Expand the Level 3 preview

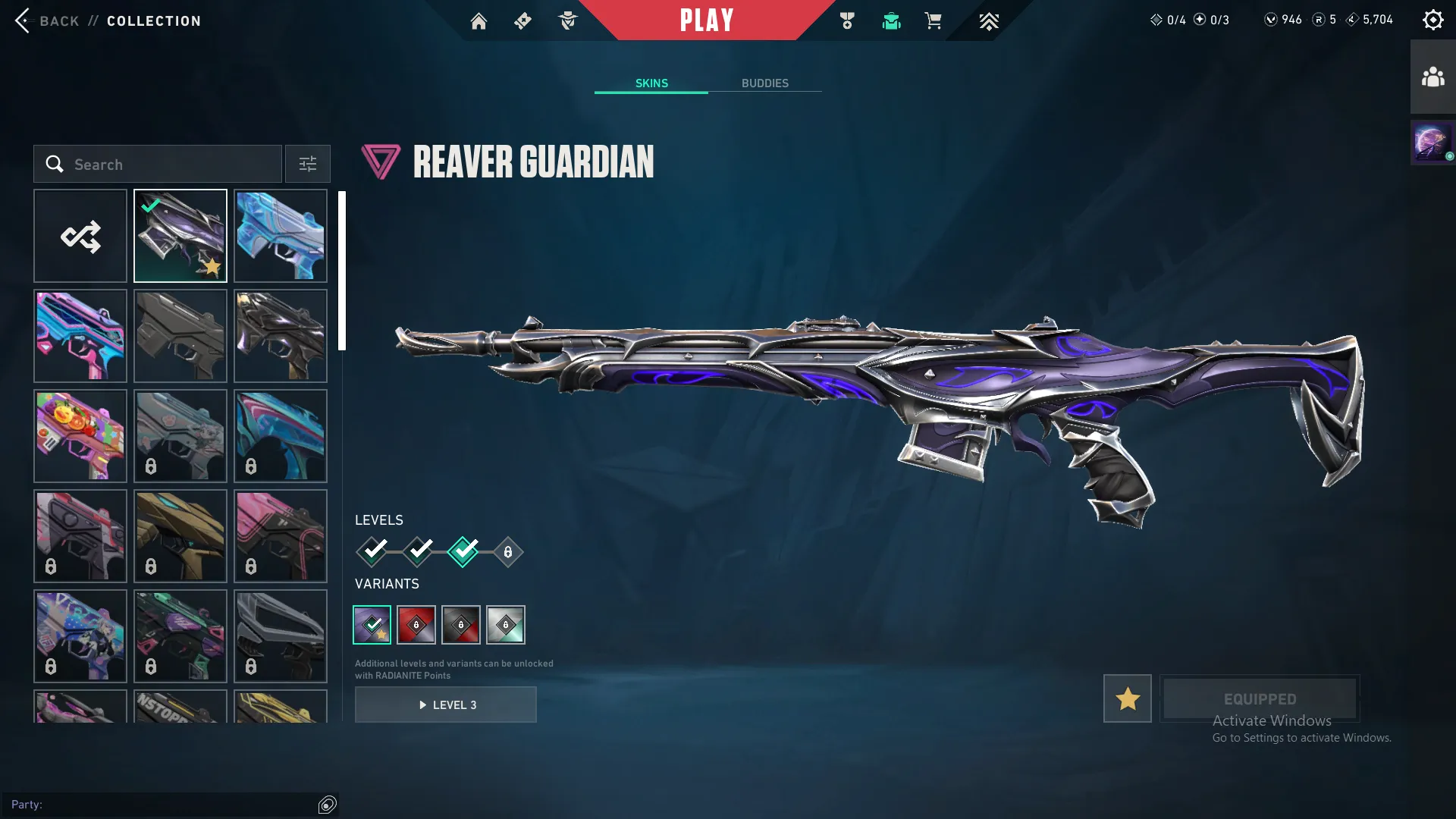[x=446, y=704]
